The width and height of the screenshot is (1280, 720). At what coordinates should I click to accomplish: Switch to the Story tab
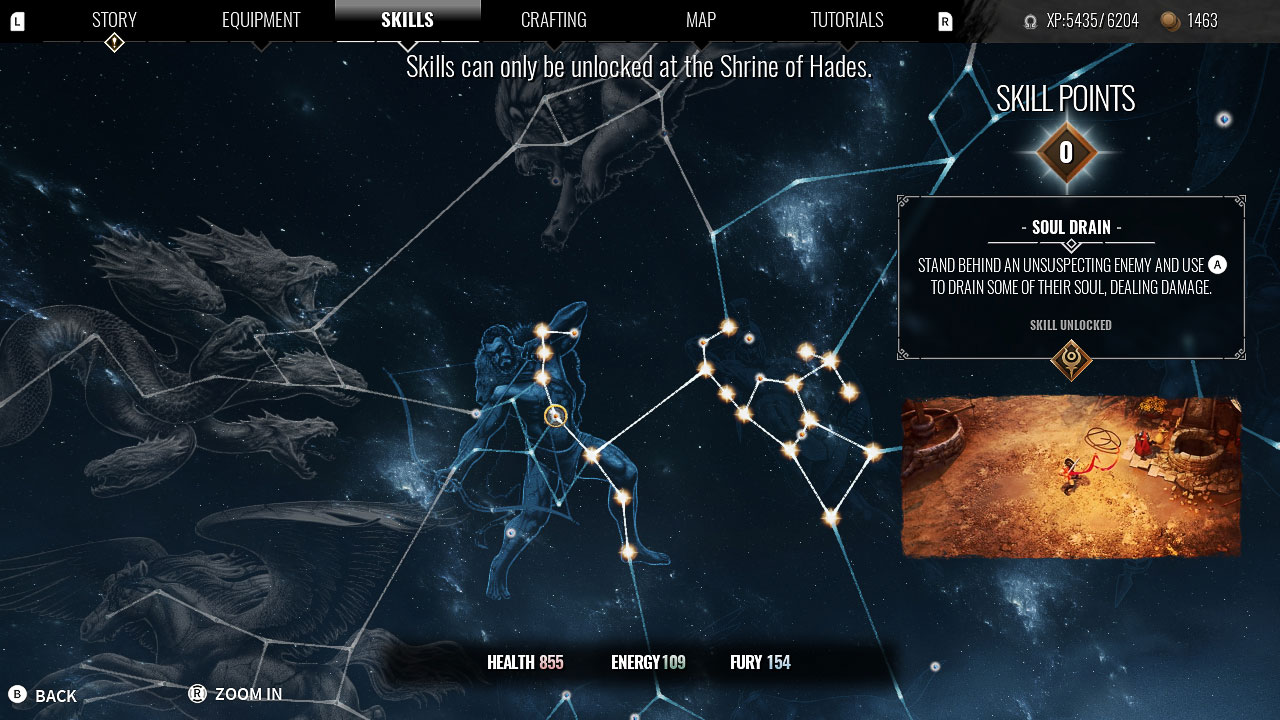click(x=113, y=19)
